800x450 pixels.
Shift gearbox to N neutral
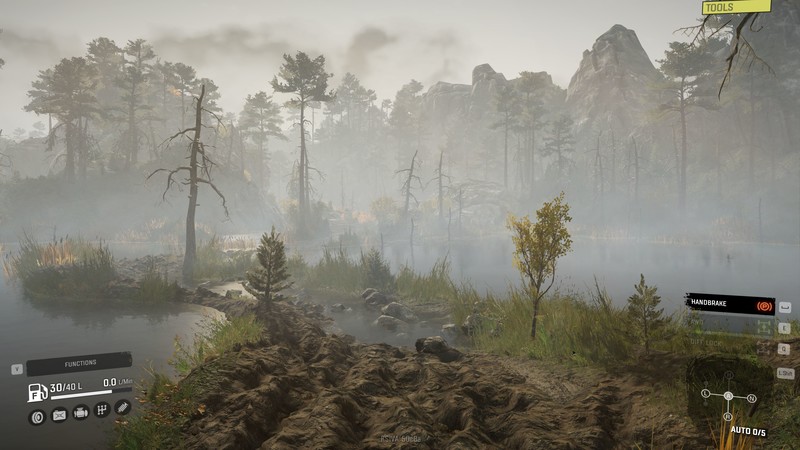(752, 398)
